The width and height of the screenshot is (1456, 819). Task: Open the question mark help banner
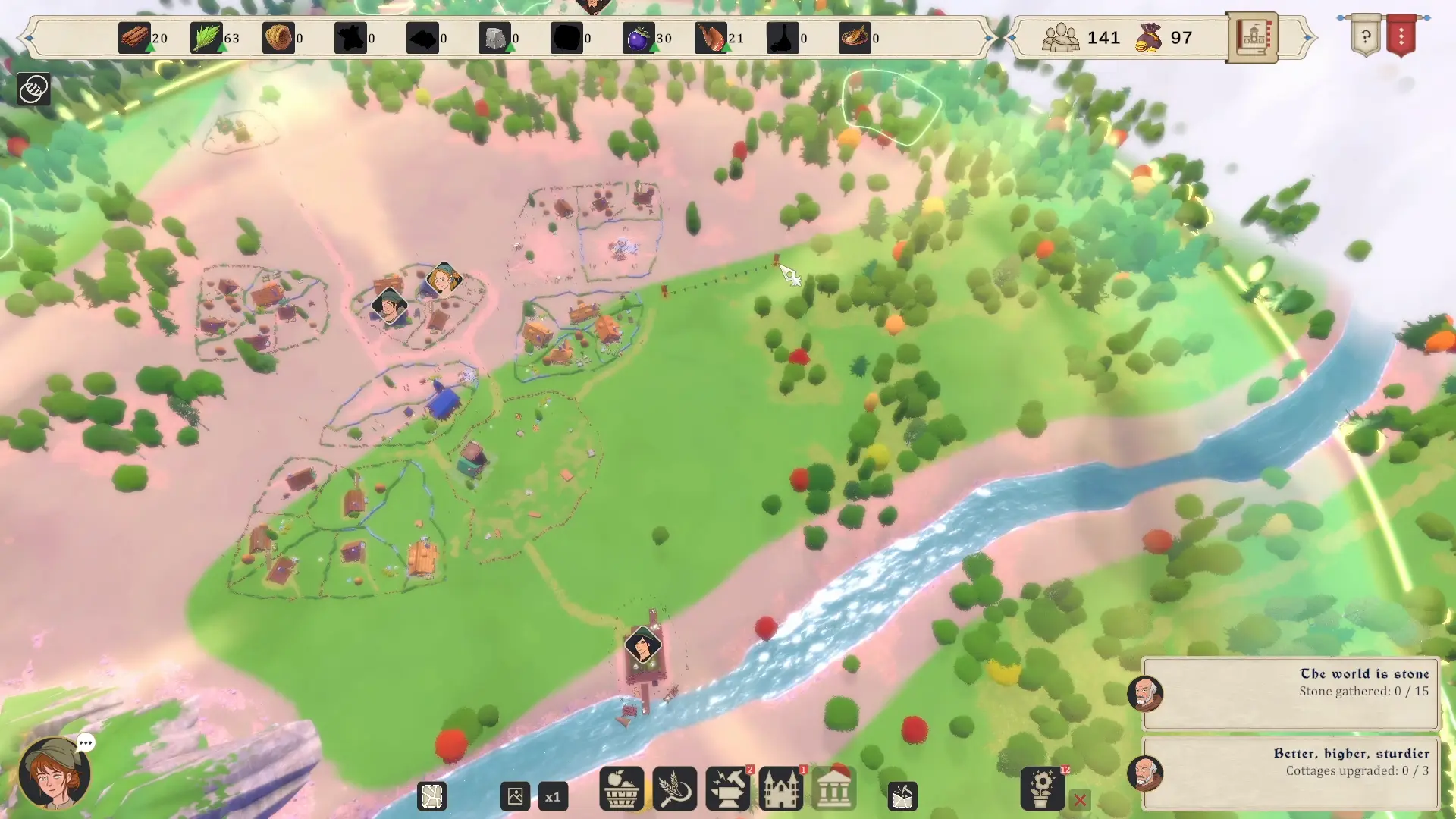(1366, 36)
